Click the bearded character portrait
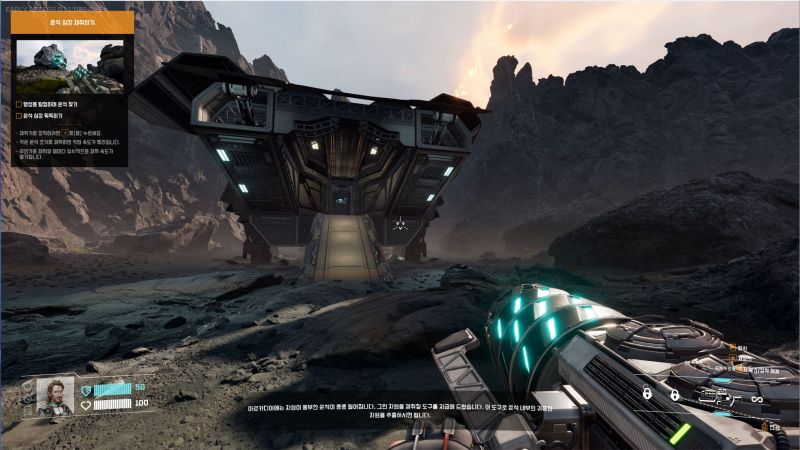Screen dimensions: 800x450 coord(54,396)
